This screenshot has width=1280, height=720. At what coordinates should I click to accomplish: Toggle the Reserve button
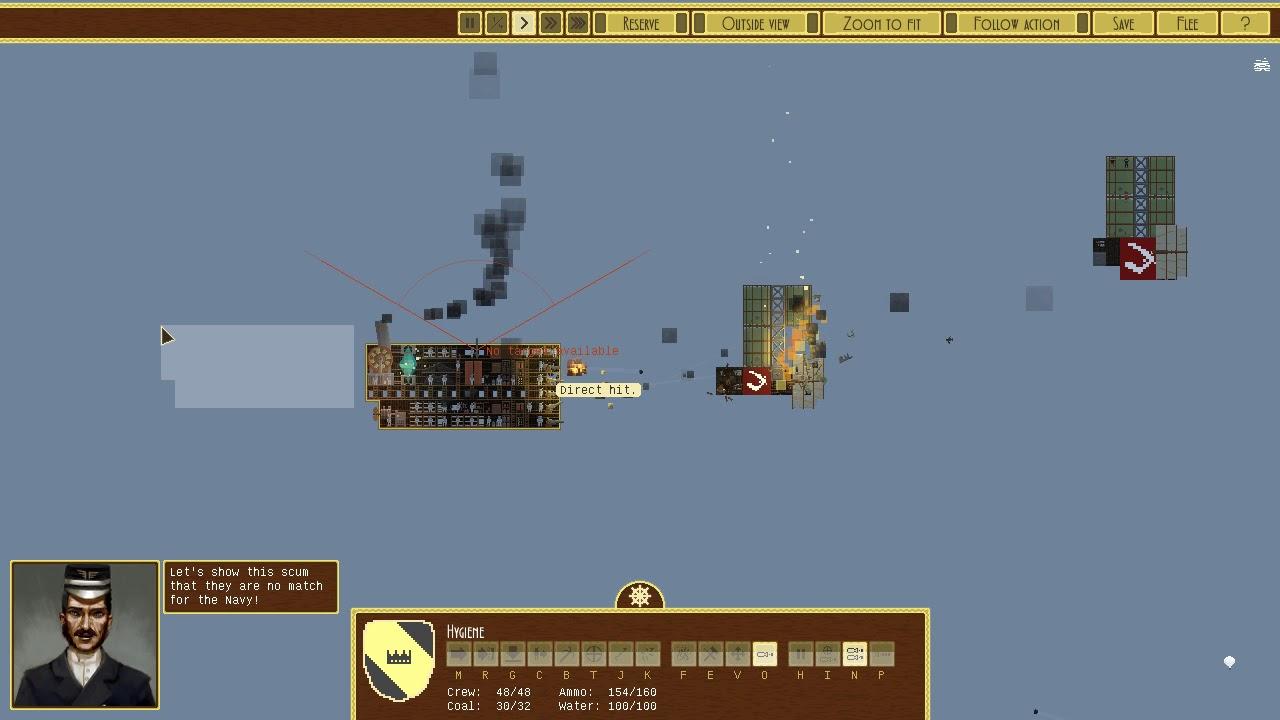tap(641, 23)
